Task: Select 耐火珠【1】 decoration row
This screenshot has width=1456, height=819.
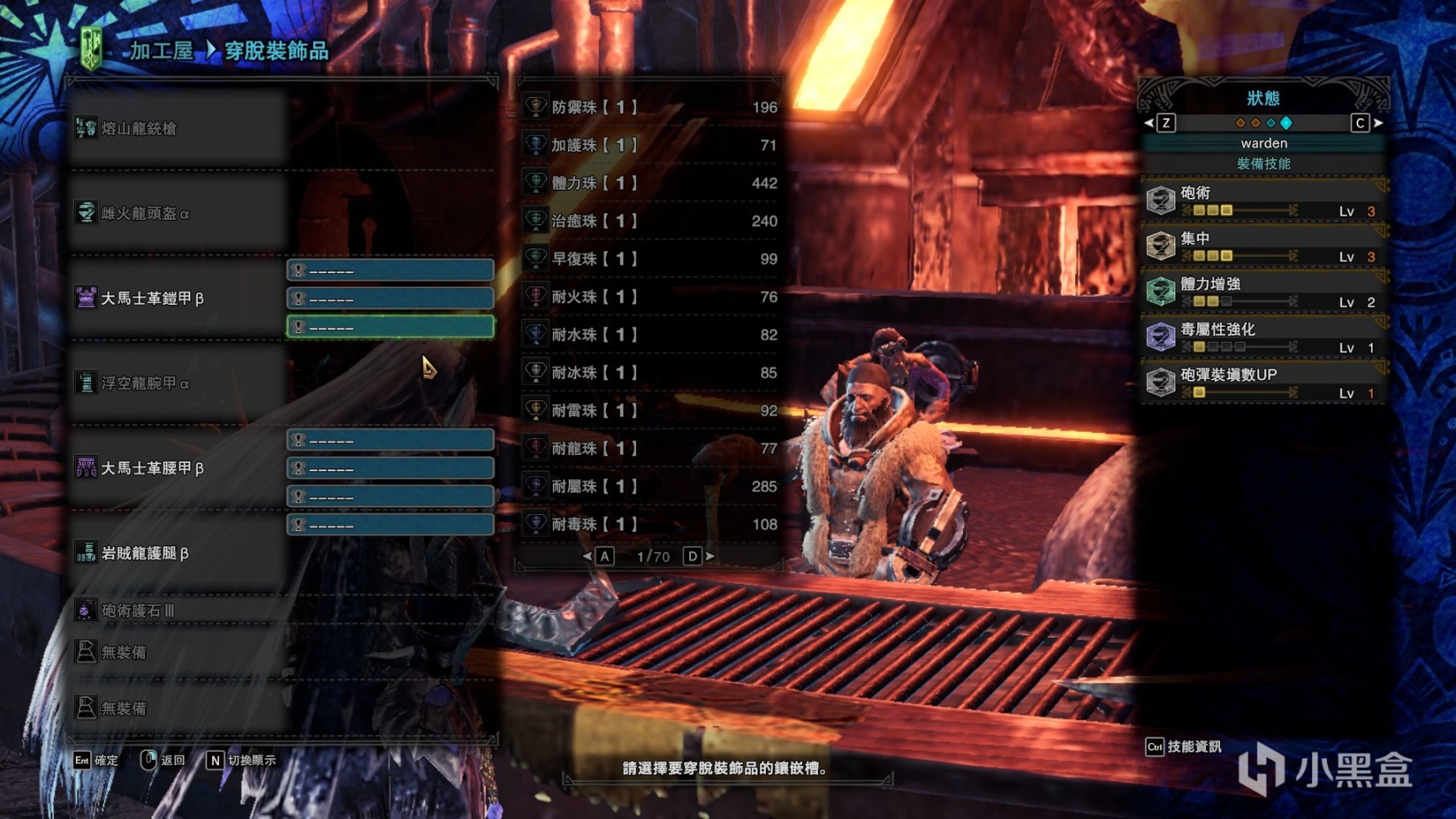Action: 649,297
